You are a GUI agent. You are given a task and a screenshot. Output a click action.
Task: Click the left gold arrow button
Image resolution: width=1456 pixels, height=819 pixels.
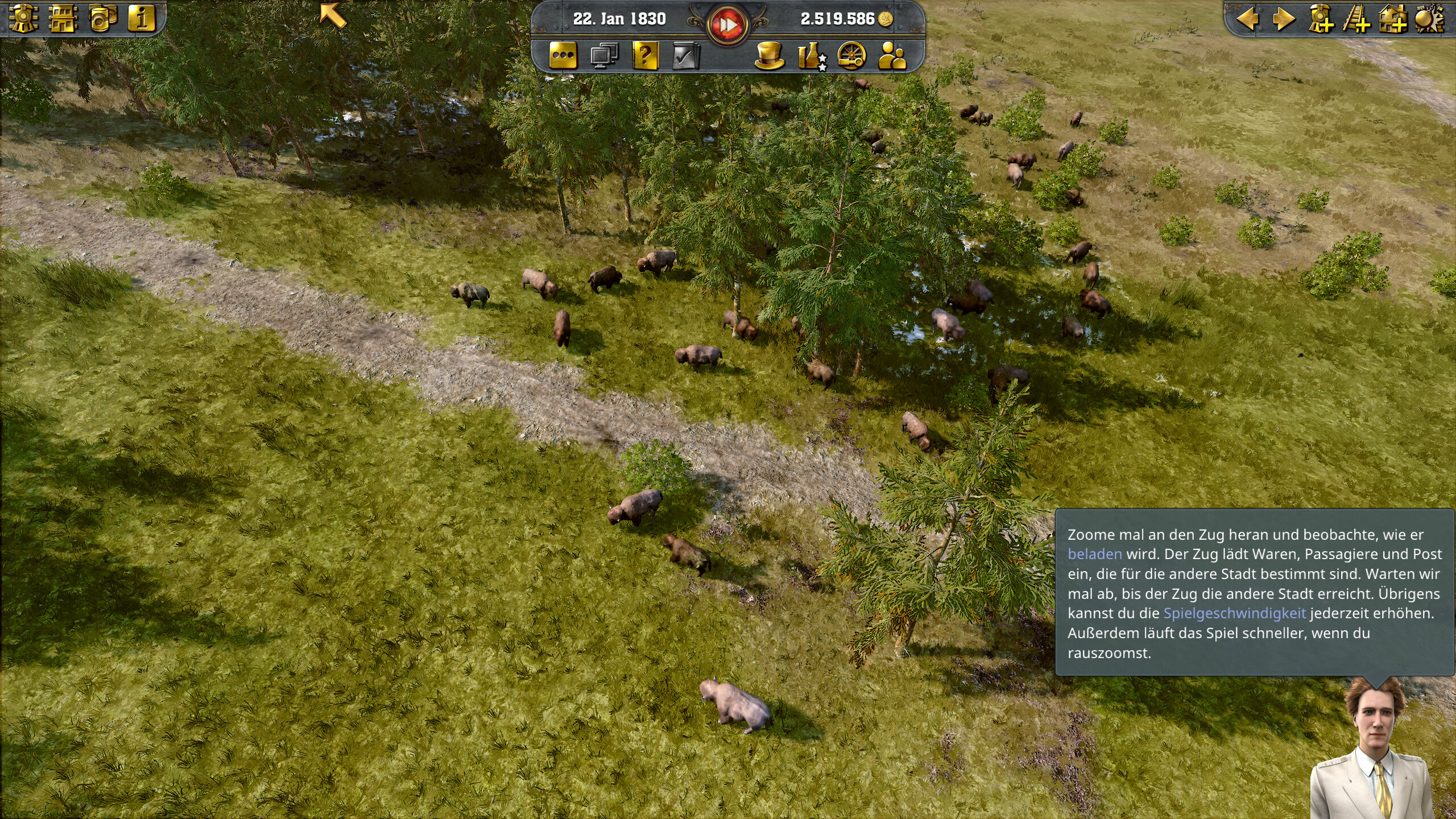click(1247, 19)
